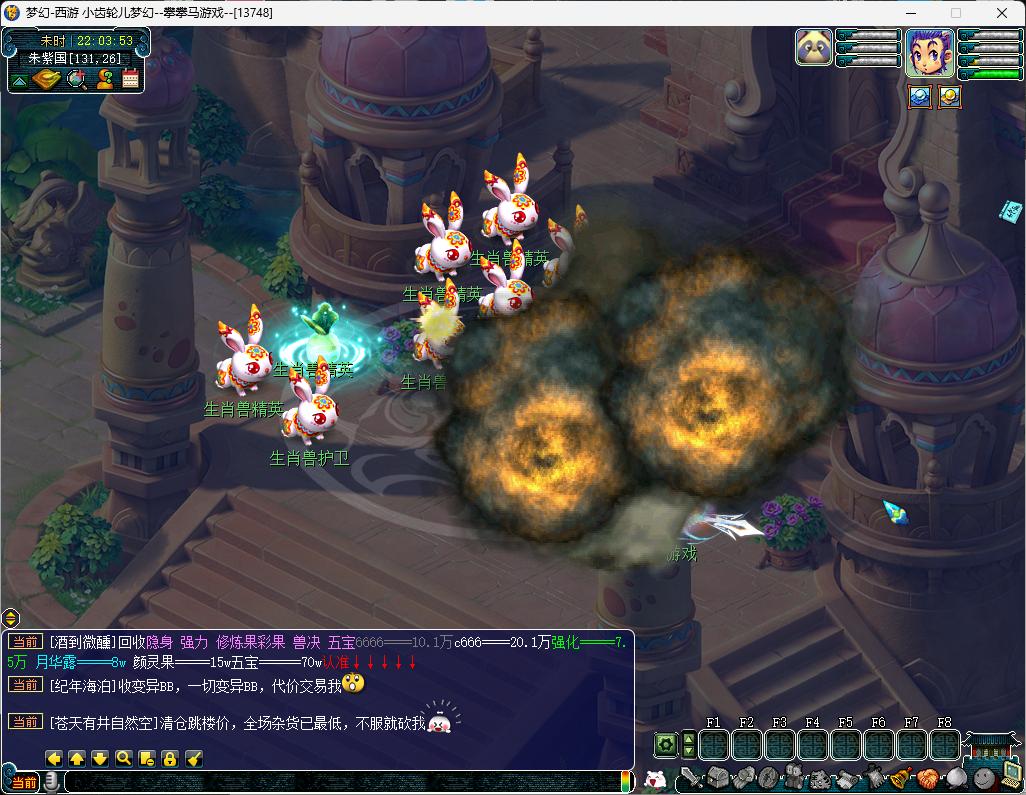Click the chat text input field
The height and width of the screenshot is (795, 1026).
(340, 782)
